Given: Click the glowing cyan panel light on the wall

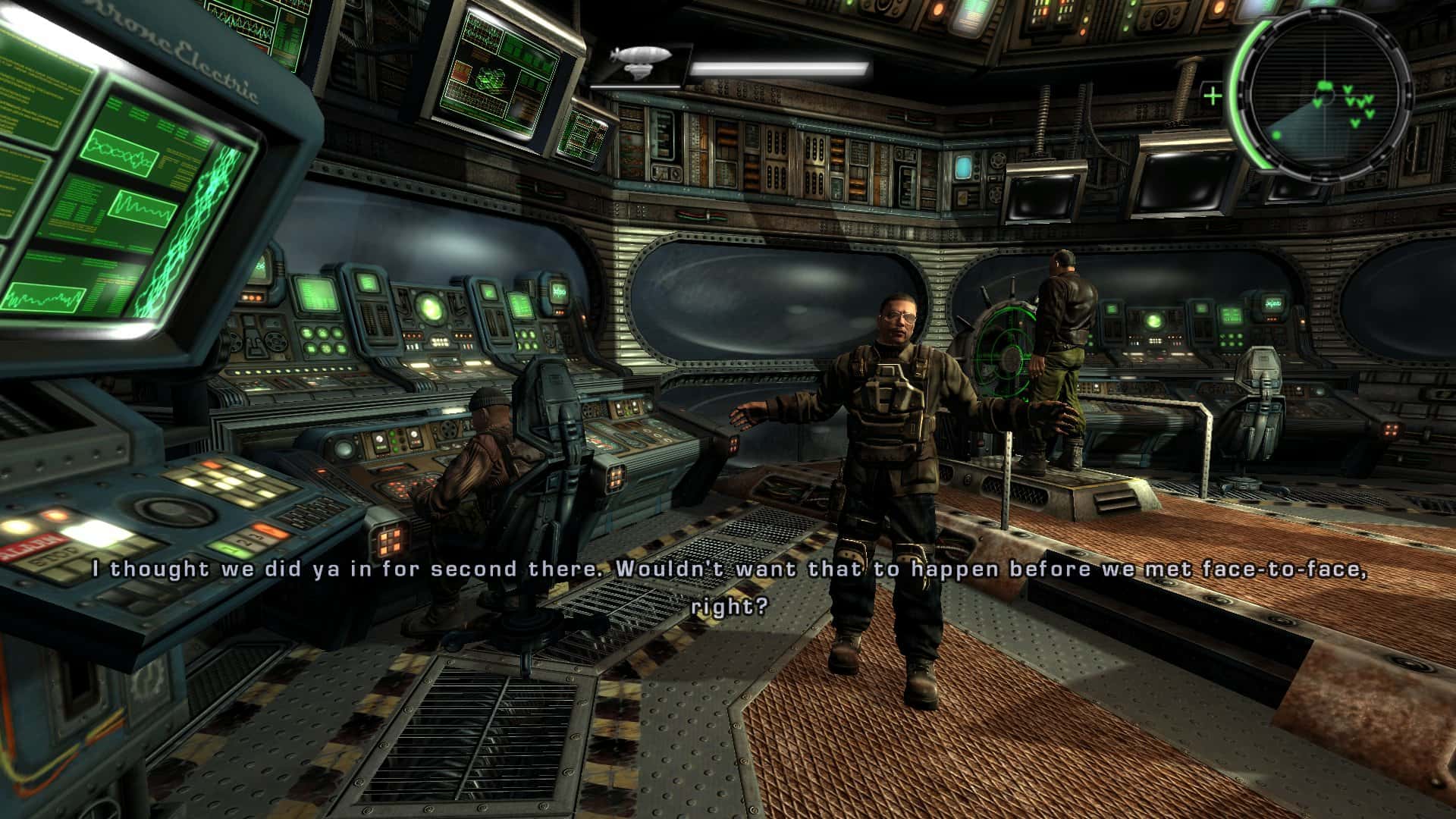Looking at the screenshot, I should point(963,165).
